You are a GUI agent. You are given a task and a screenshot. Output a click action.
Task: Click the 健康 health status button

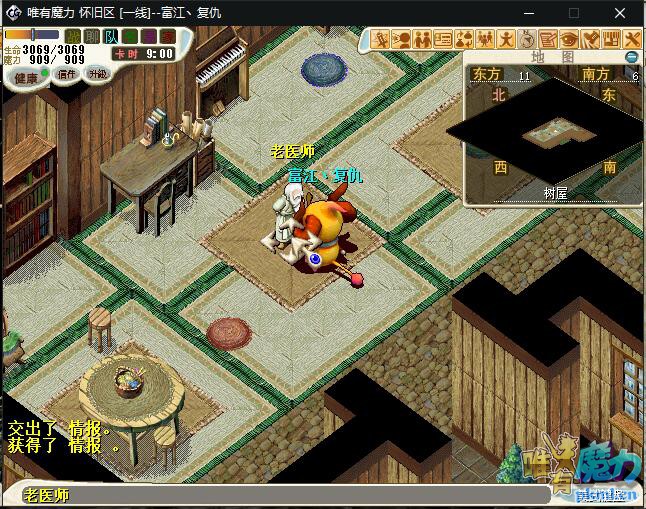26,77
